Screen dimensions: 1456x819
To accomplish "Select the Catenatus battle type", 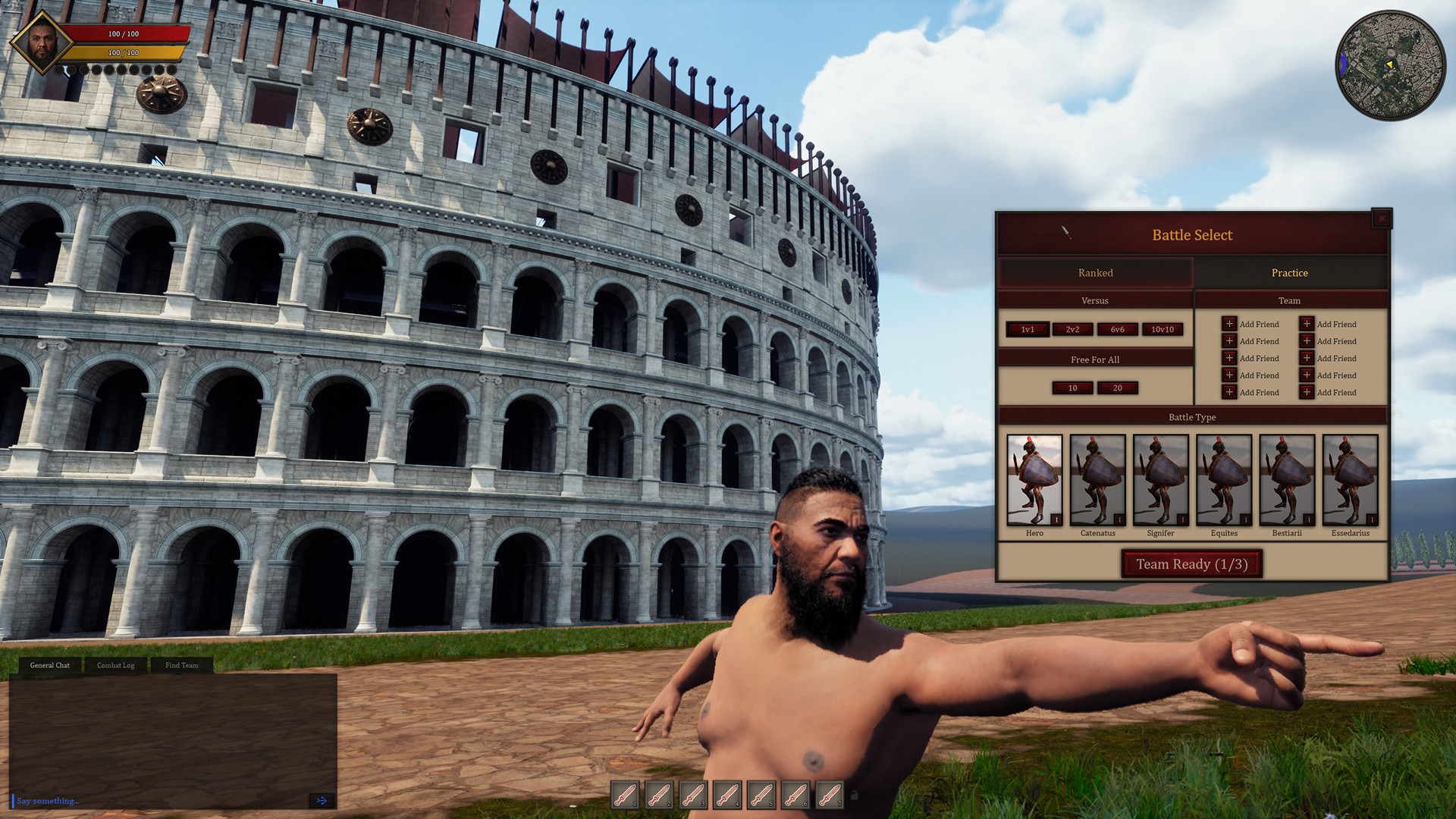I will (1097, 479).
